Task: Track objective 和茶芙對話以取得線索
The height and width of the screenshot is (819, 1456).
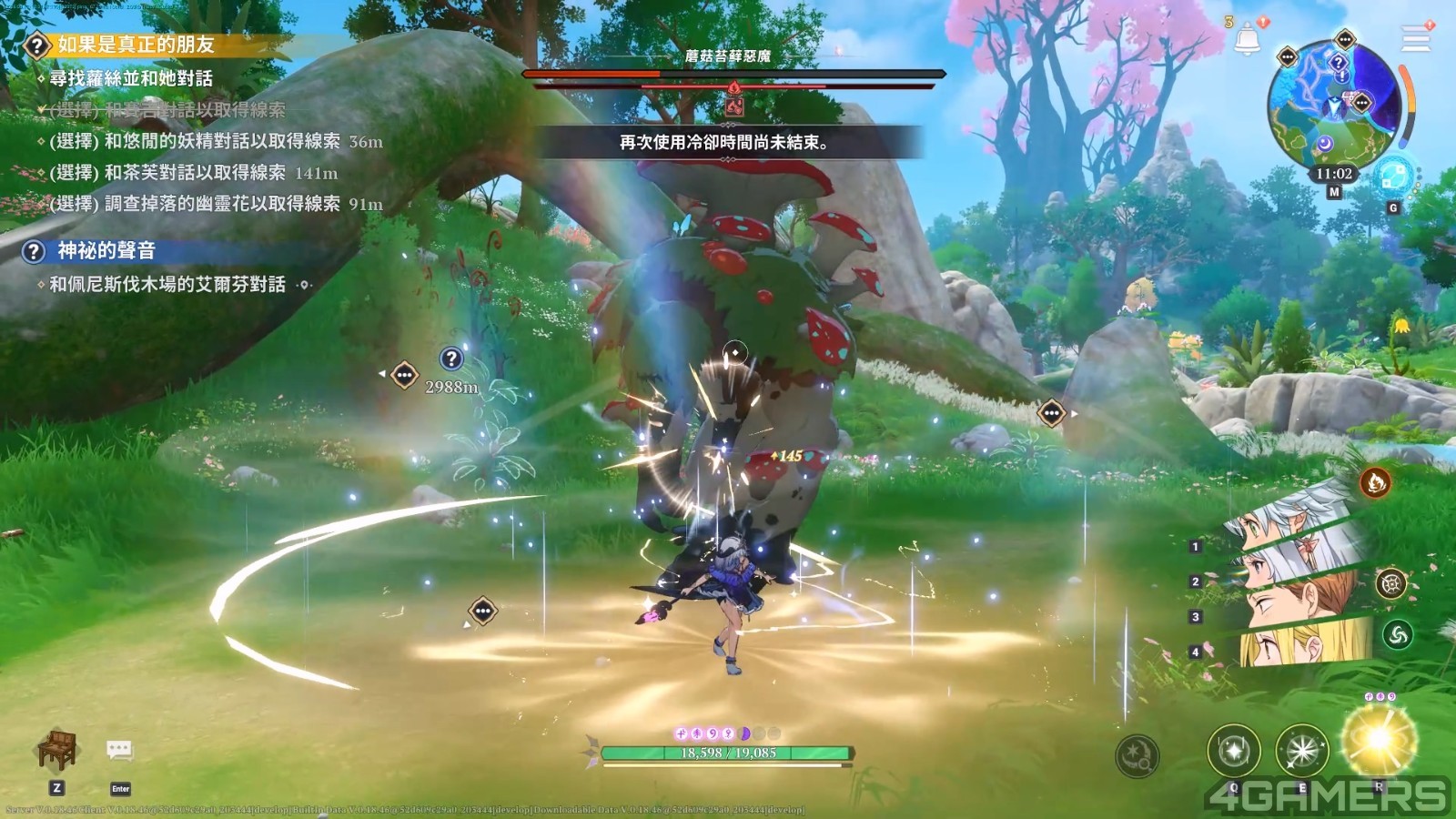Action: 167,173
